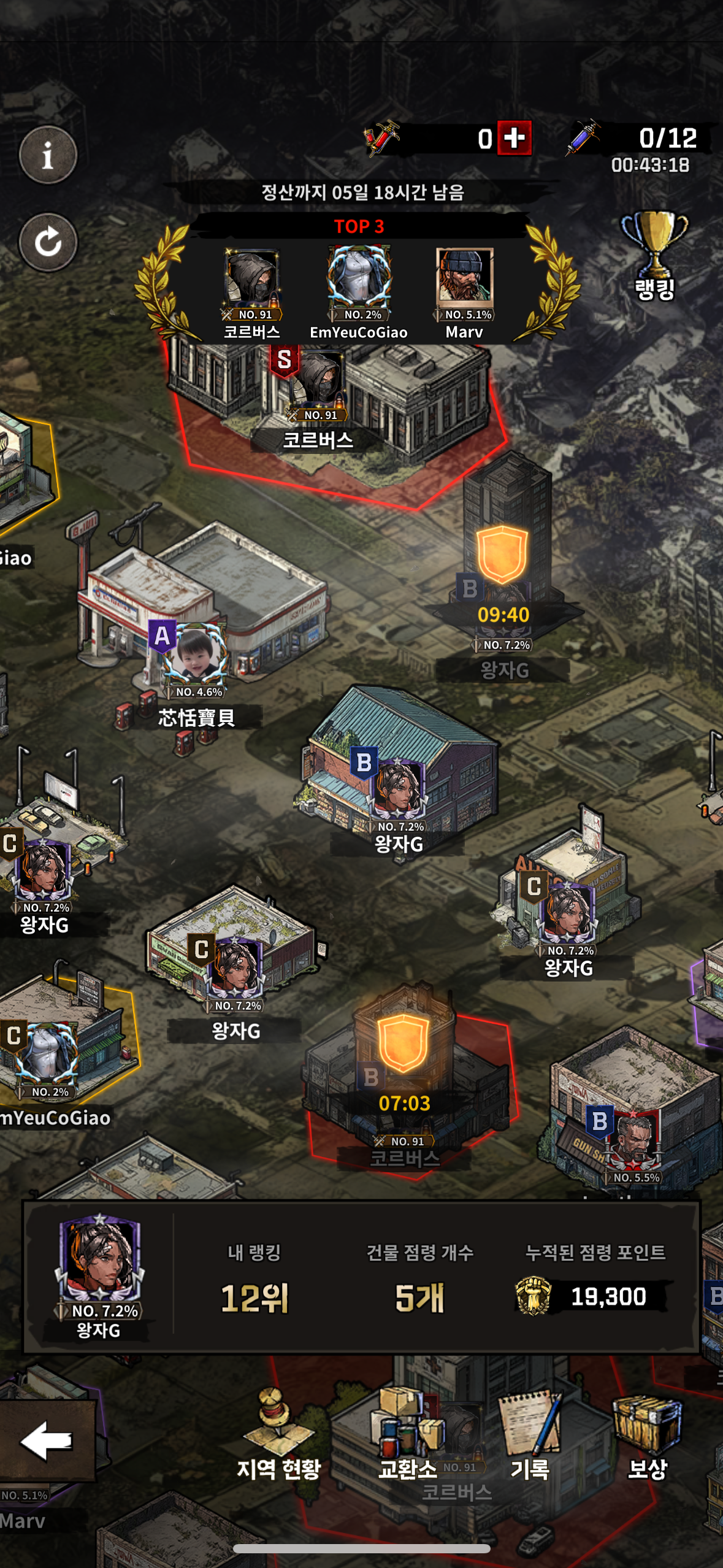The width and height of the screenshot is (723, 1568).
Task: Open the 교환소 exchange shop
Action: coord(407,1435)
